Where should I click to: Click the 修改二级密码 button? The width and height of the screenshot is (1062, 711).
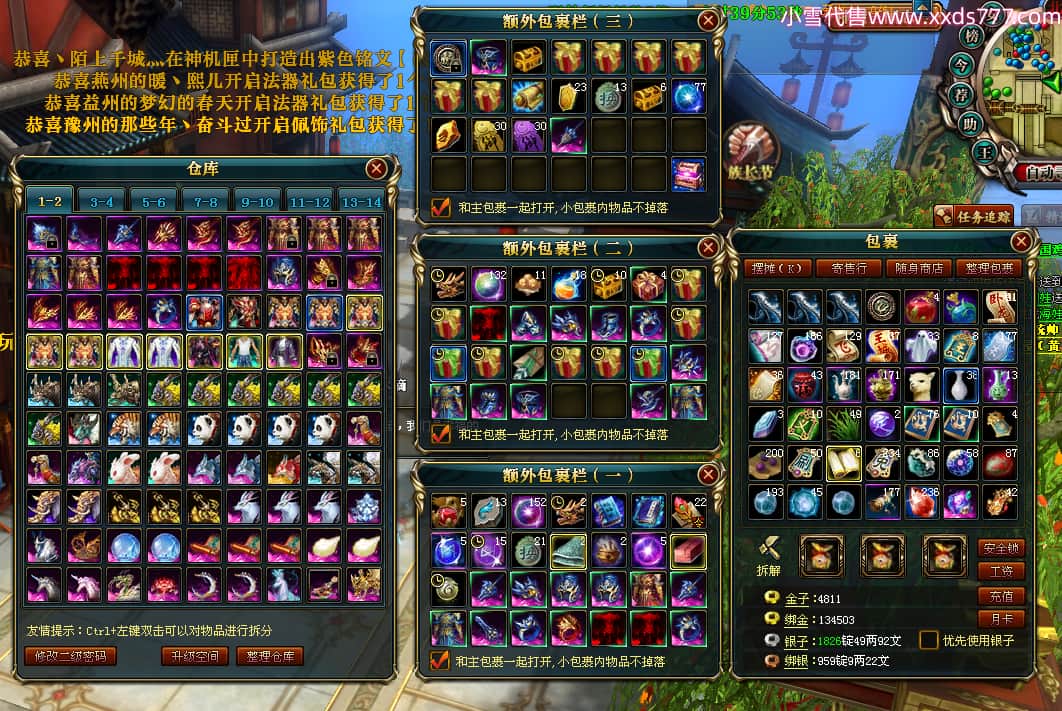click(70, 656)
